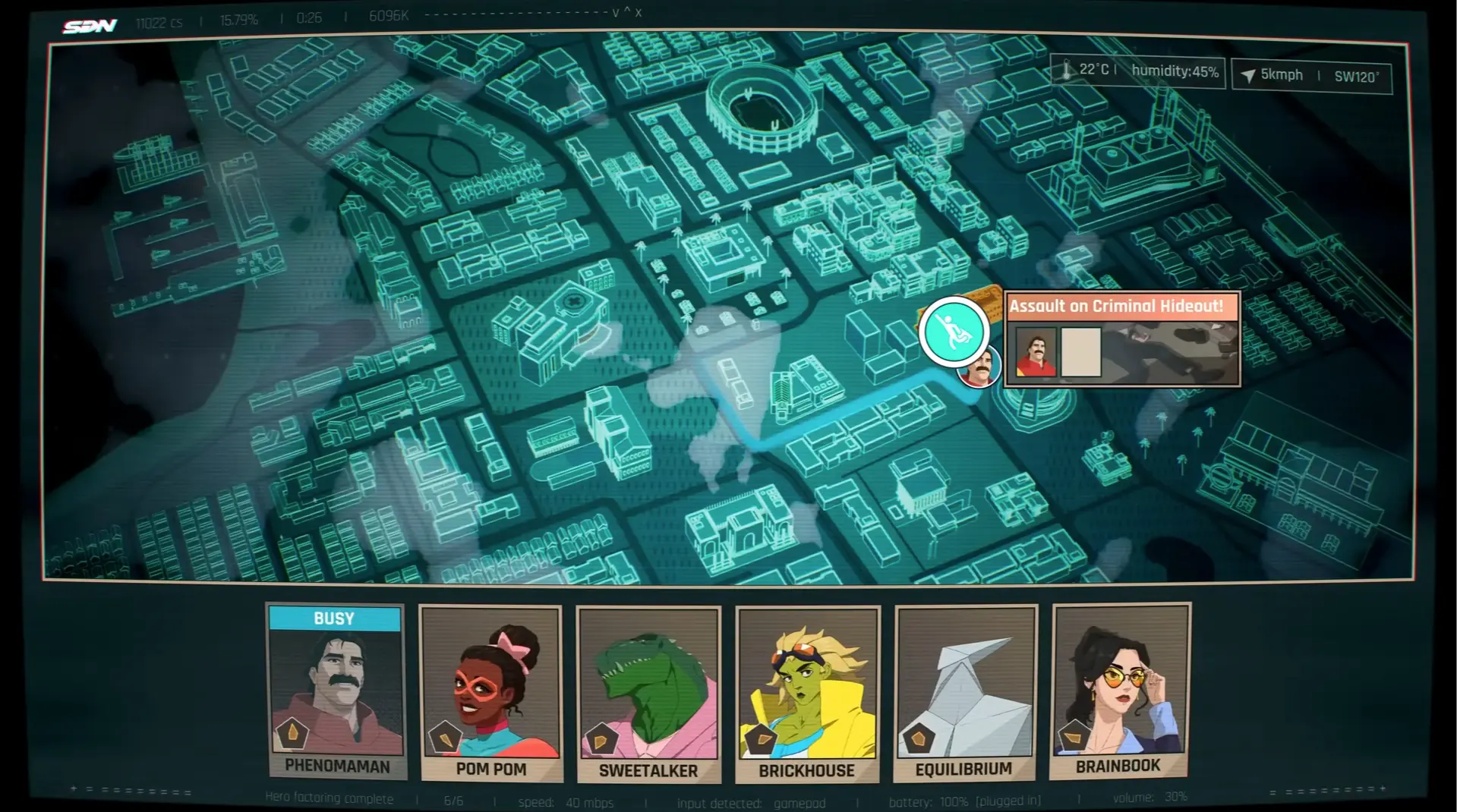Click the hero portrait token on the map route
The image size is (1457, 812).
click(980, 368)
